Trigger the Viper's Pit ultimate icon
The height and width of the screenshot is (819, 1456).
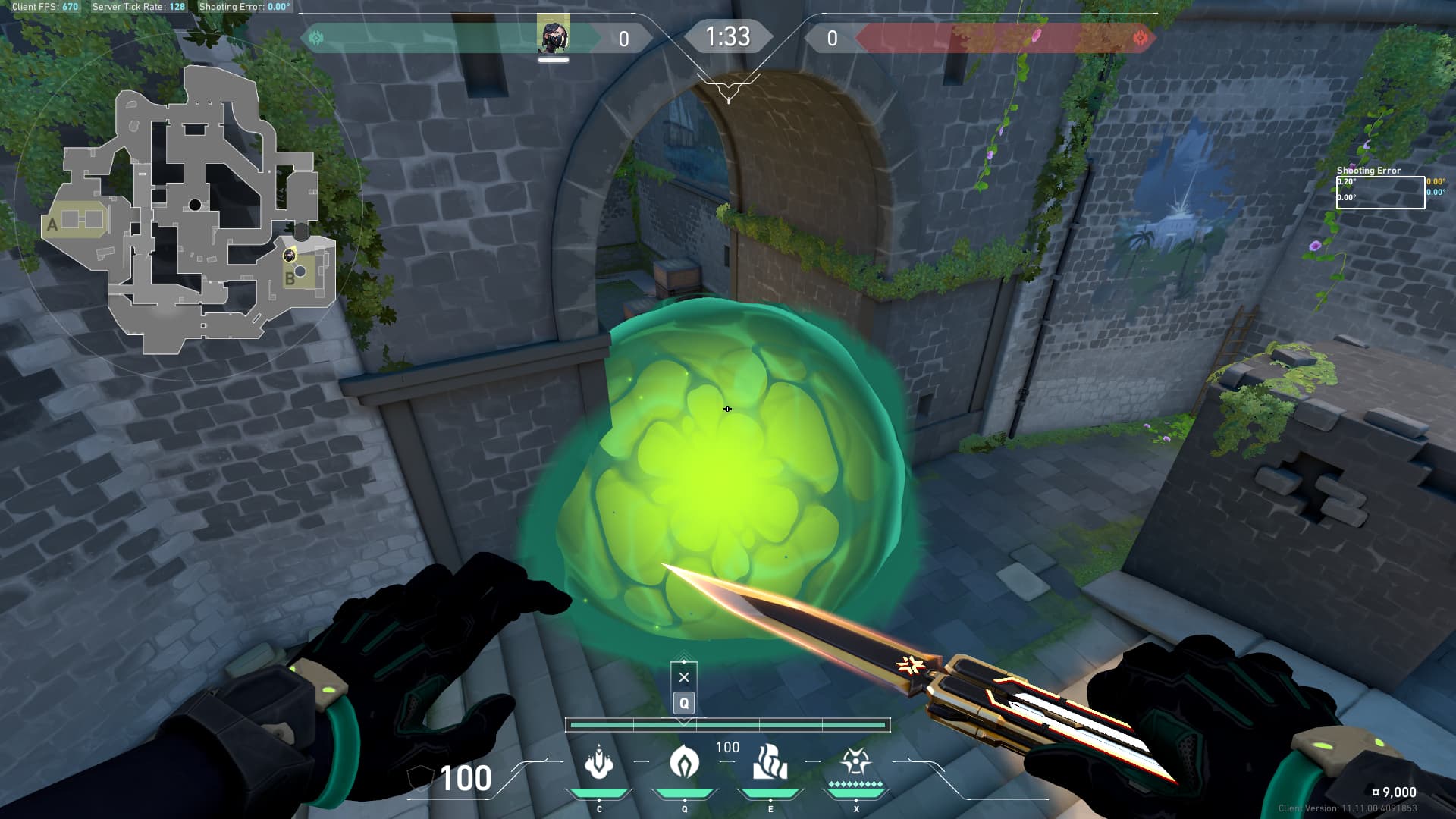click(855, 763)
